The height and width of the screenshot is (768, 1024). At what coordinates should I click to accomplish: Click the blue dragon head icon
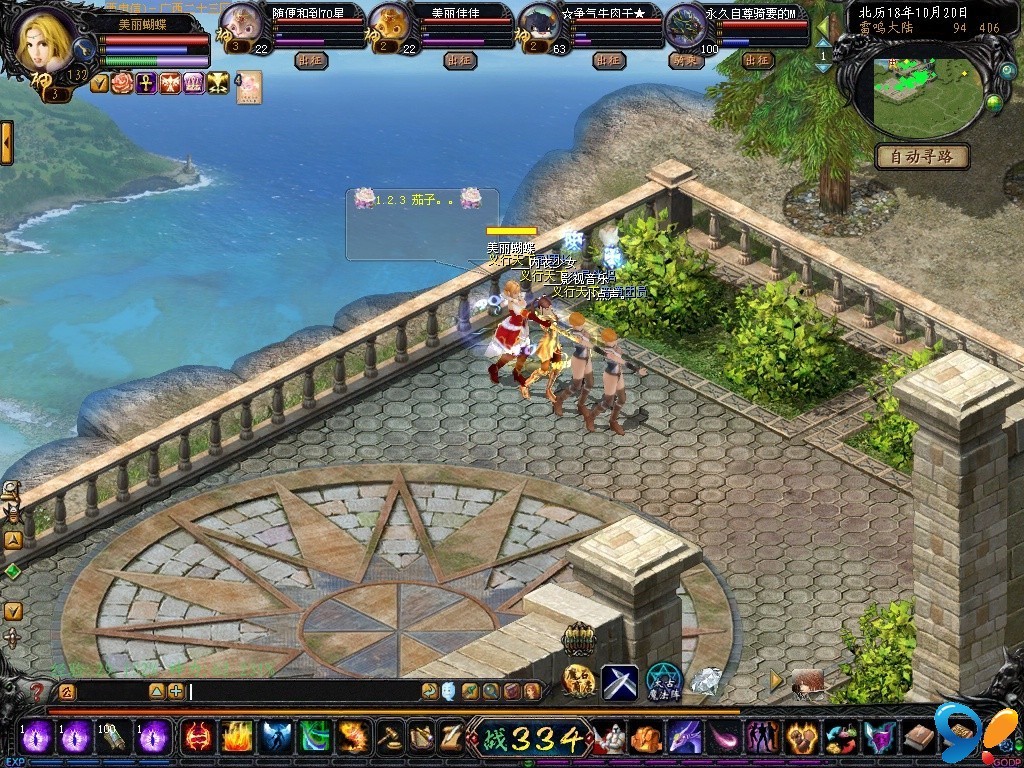(682, 738)
